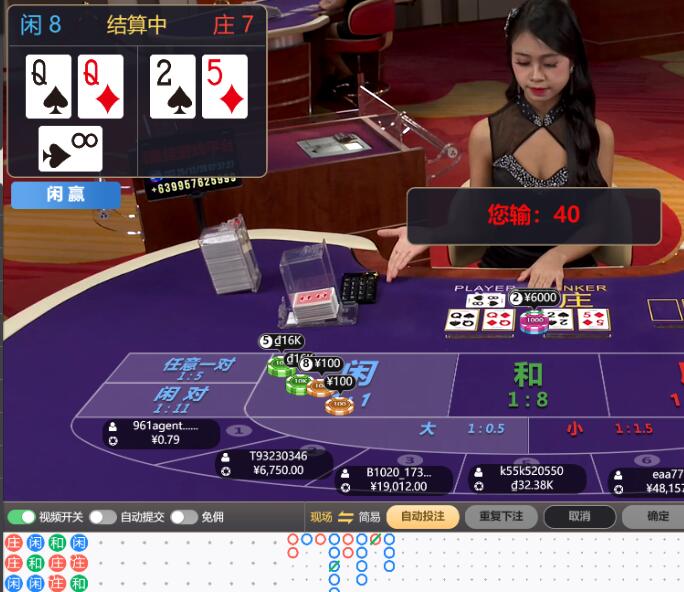Turn on the 免佣 commission-free toggle
684x592 pixels.
(x=184, y=517)
